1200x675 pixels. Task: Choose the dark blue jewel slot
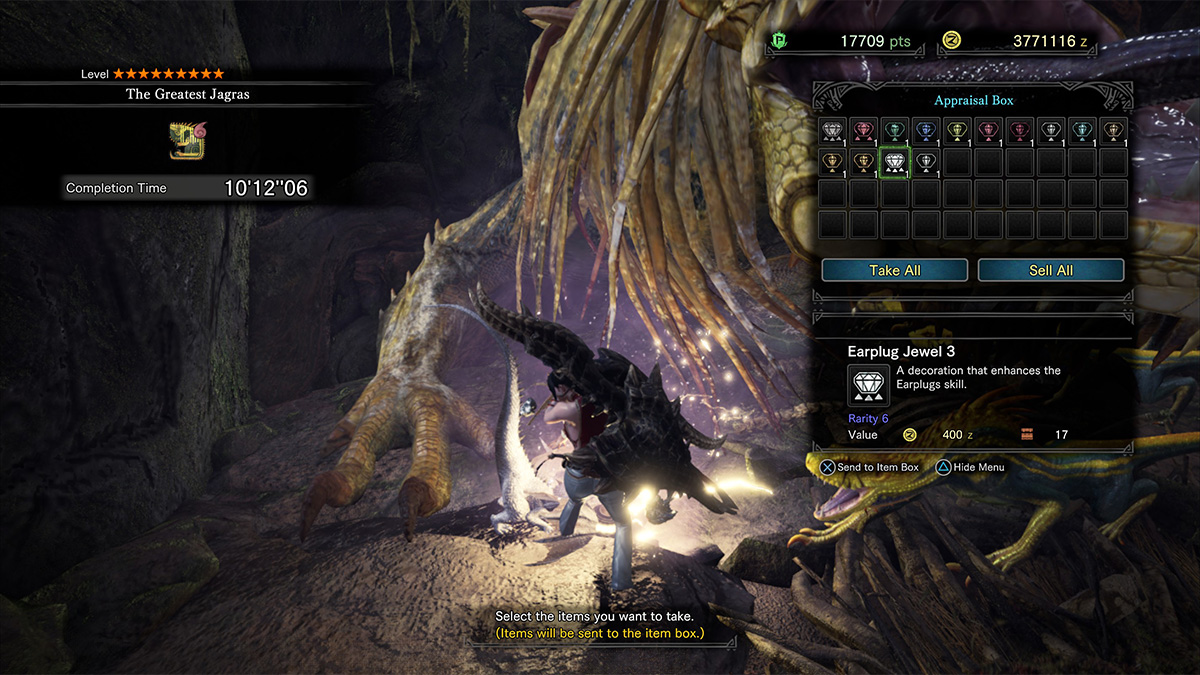(925, 131)
